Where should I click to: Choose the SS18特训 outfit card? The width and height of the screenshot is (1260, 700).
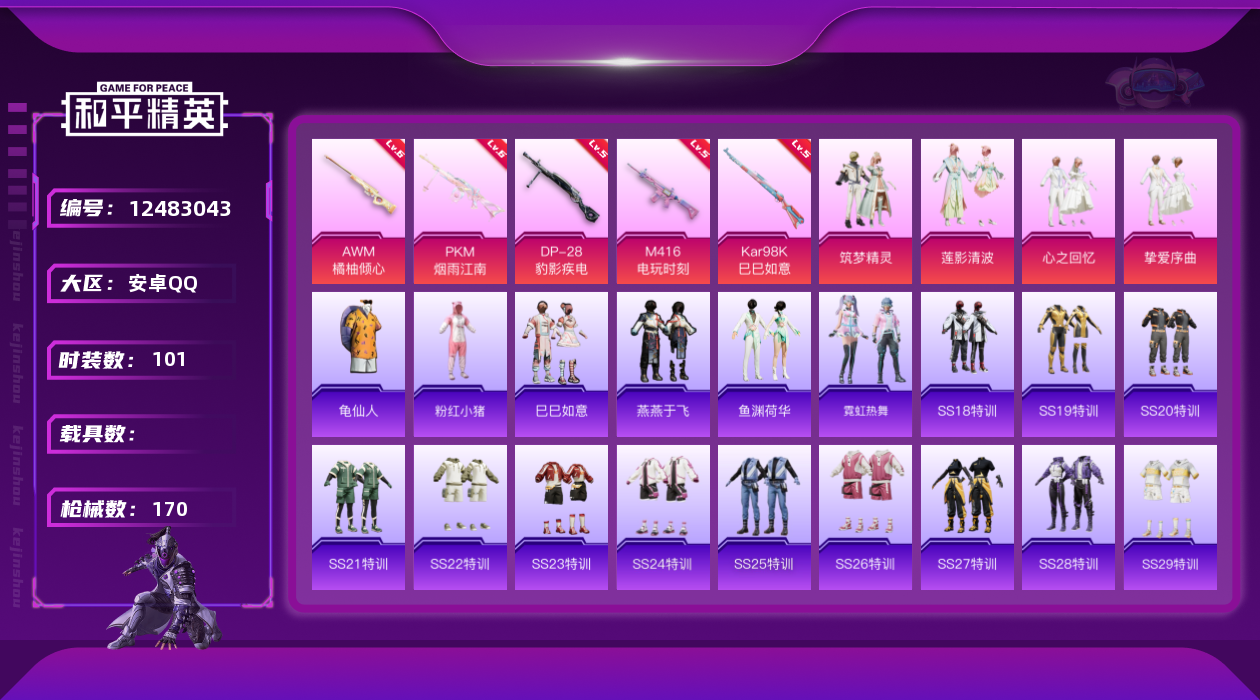click(x=967, y=364)
